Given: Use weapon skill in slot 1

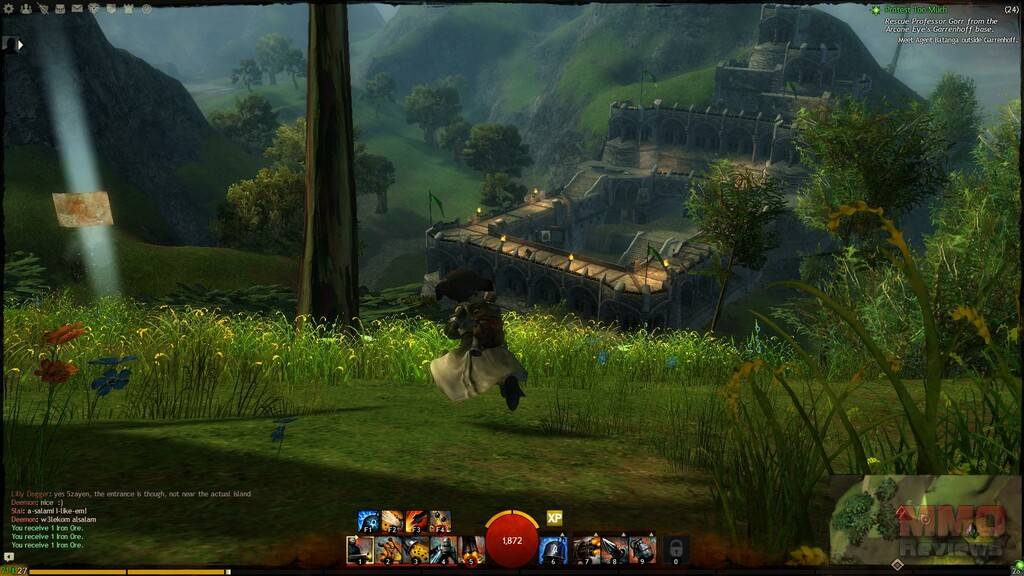Looking at the screenshot, I should [x=360, y=549].
